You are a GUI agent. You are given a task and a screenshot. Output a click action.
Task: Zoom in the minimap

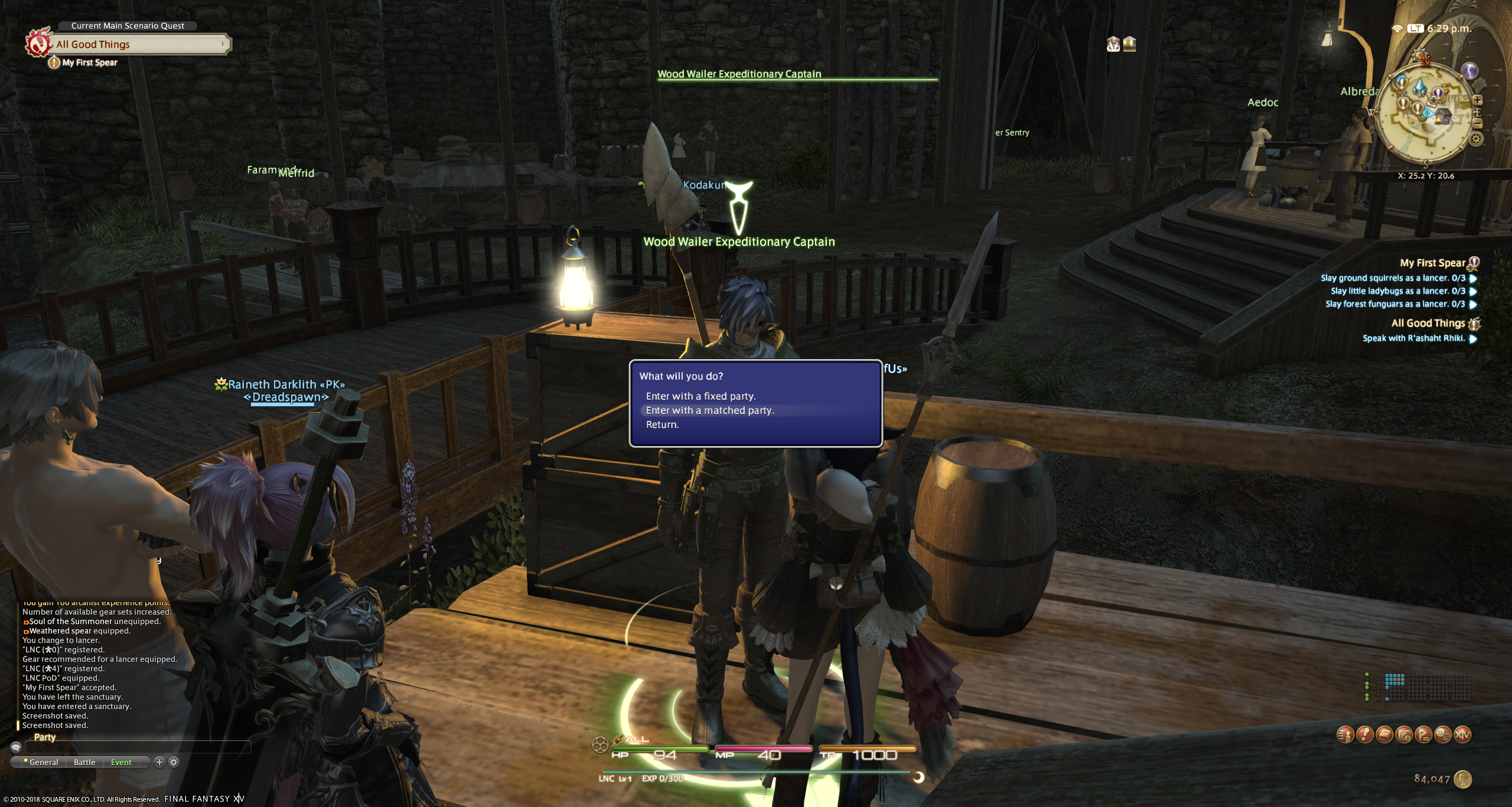[x=1477, y=101]
